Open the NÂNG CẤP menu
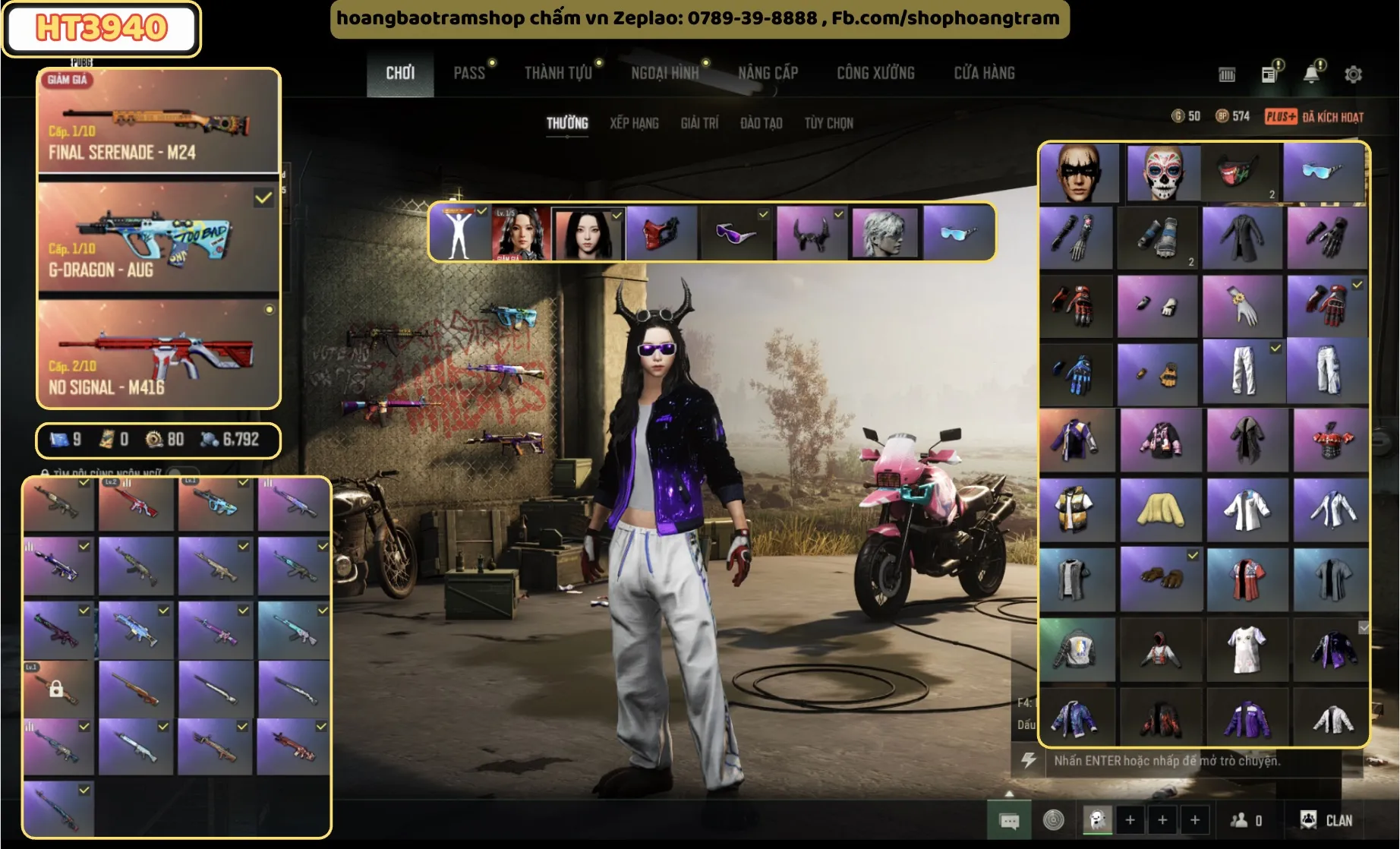The image size is (1400, 849). coord(768,73)
